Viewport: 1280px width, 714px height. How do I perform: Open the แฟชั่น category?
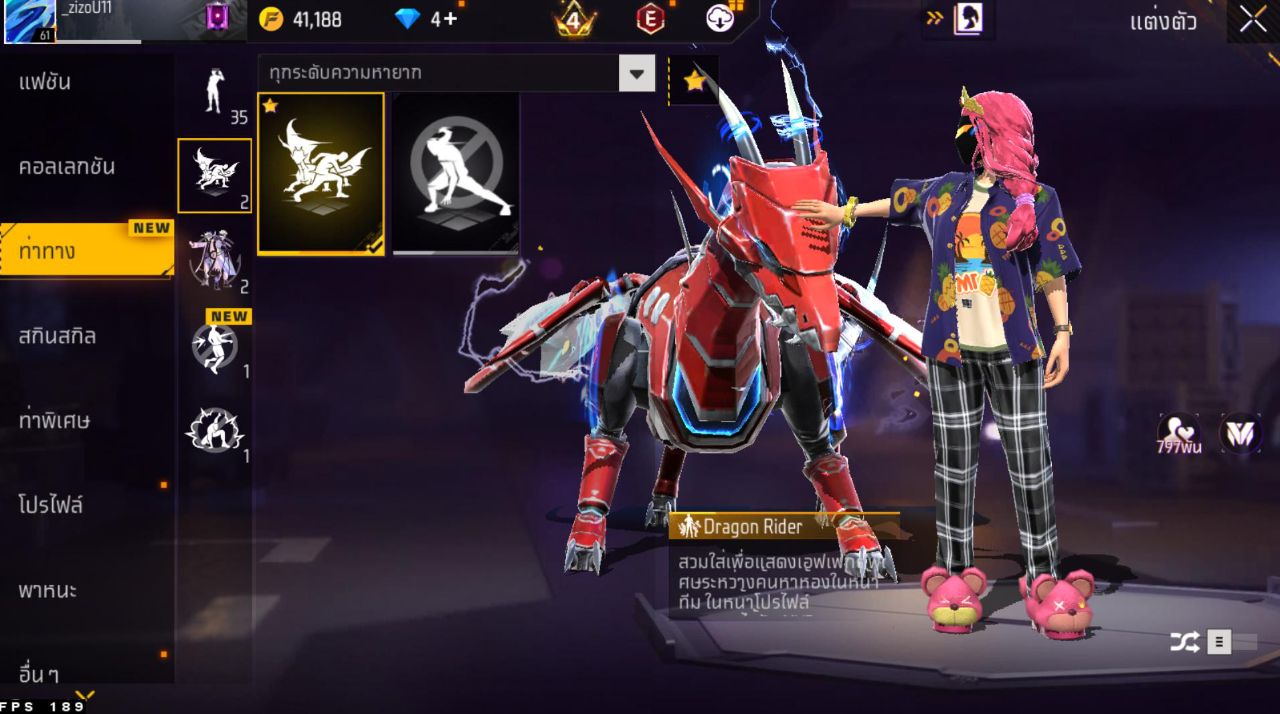pos(45,82)
